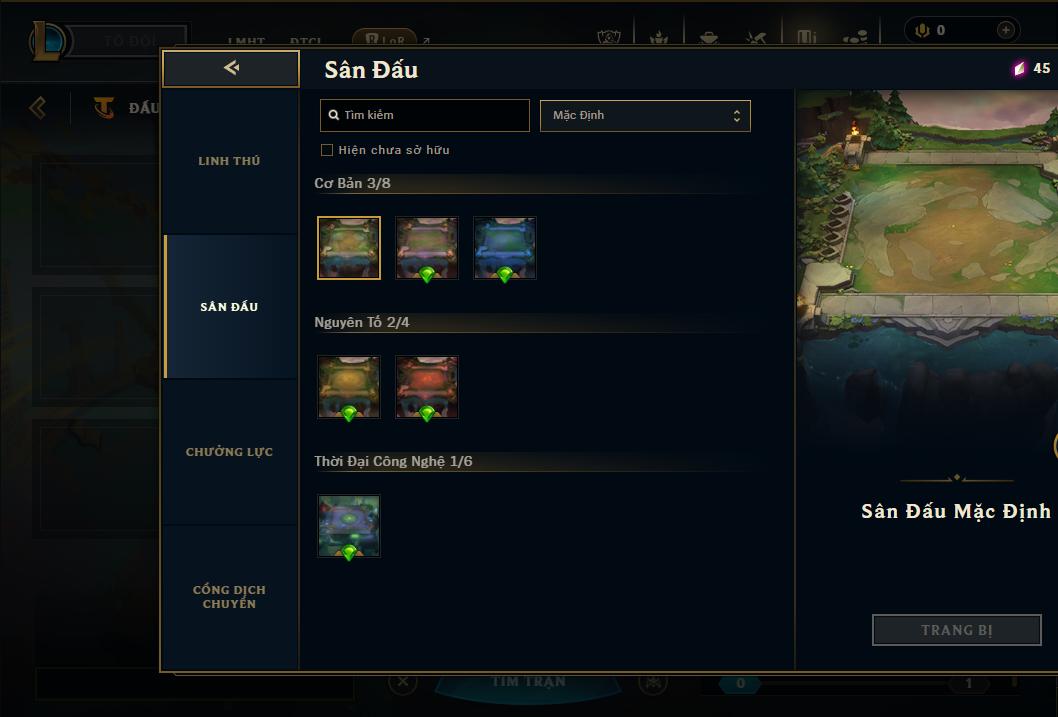The image size is (1058, 717).
Task: Select the Sân Đấu tab
Action: tap(229, 307)
